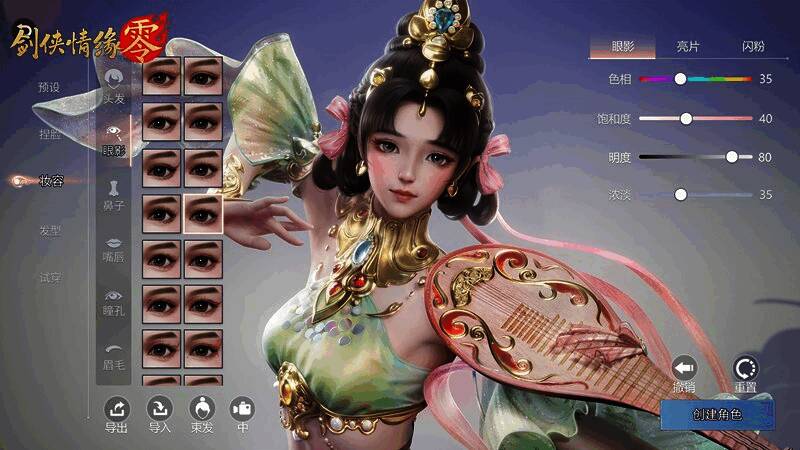This screenshot has height=450, width=800.
Task: Select the 瞳孔 pupil category
Action: point(114,302)
